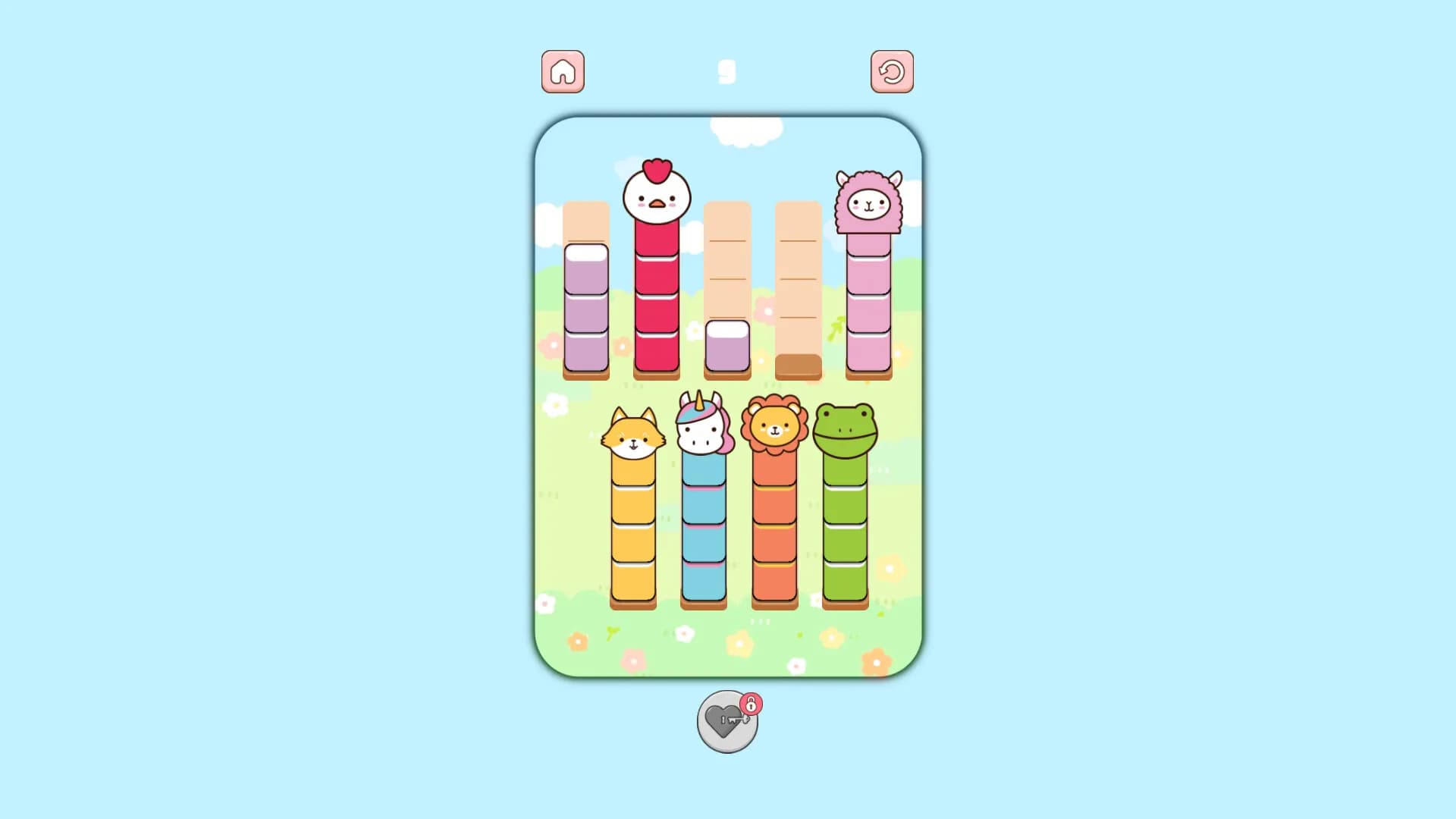Click the home icon to exit level
Viewport: 1456px width, 819px height.
coord(562,71)
